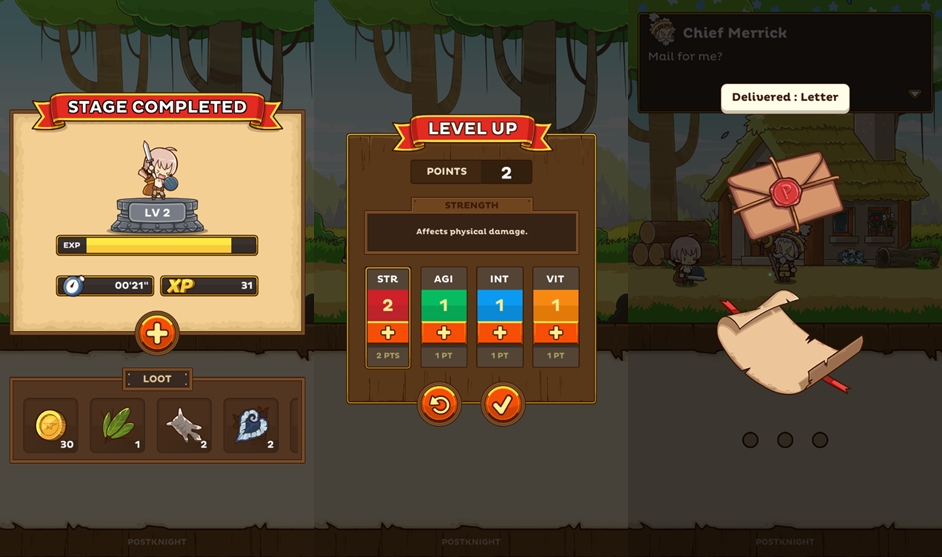
Task: Select the green leaf loot item
Action: pyautogui.click(x=118, y=425)
